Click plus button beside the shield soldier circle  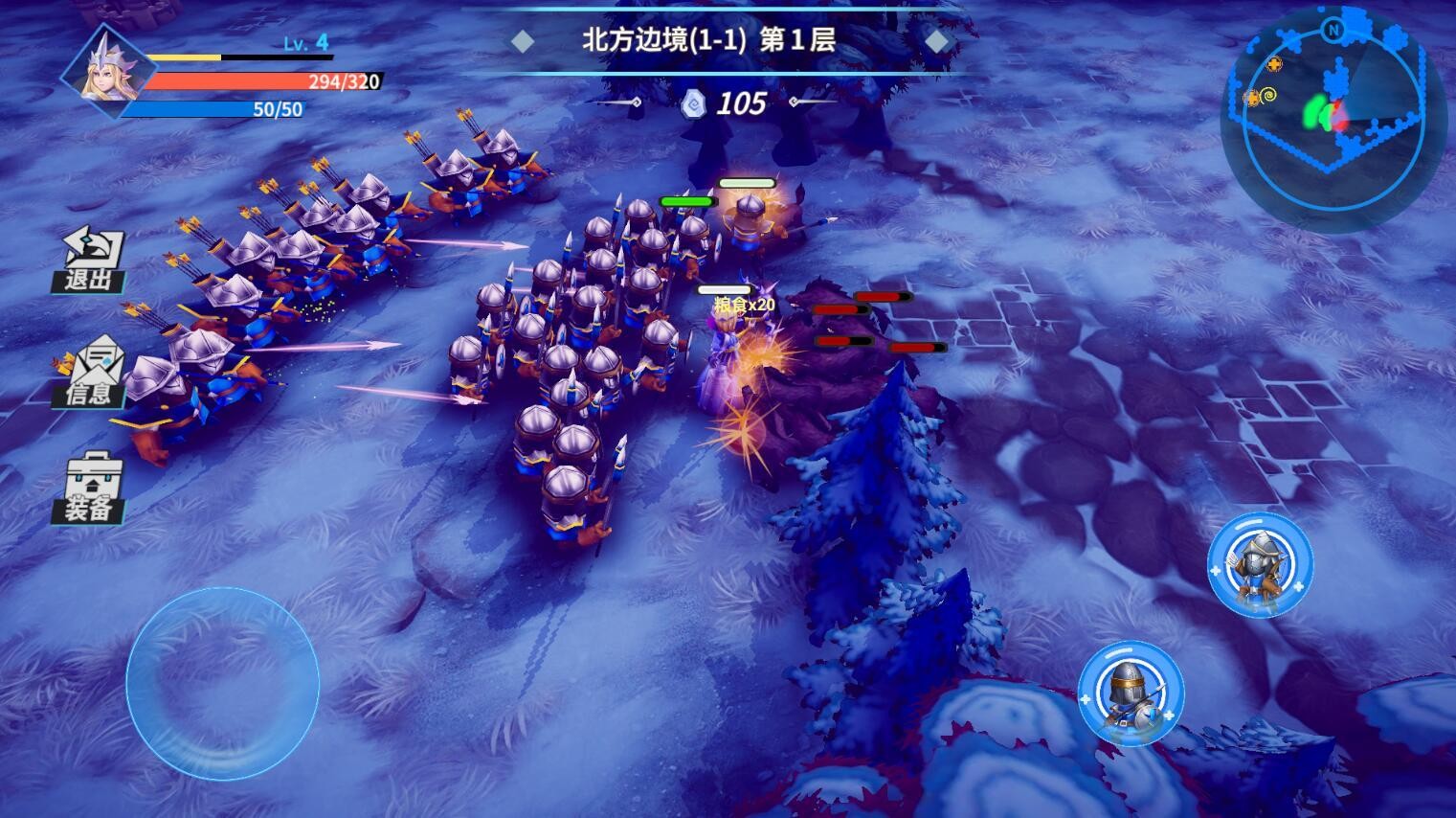pos(1169,716)
